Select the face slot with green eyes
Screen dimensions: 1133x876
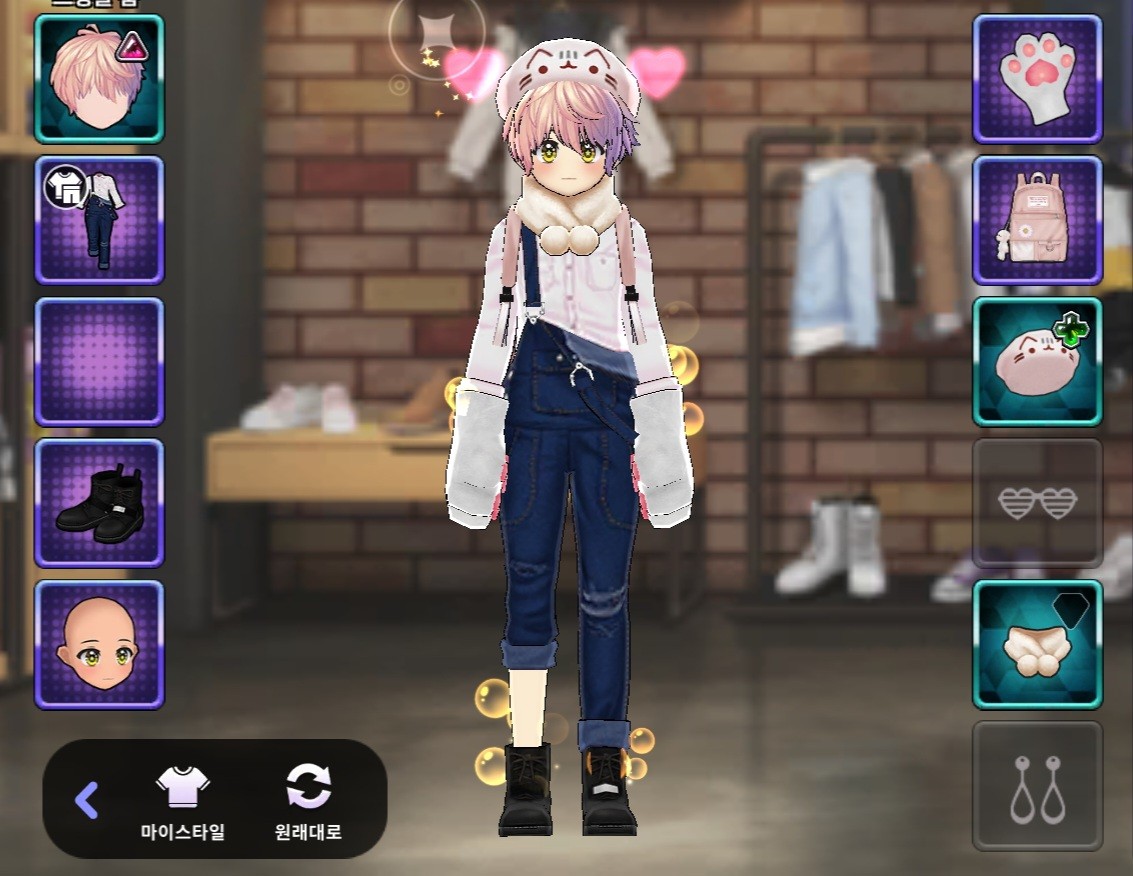(x=99, y=644)
